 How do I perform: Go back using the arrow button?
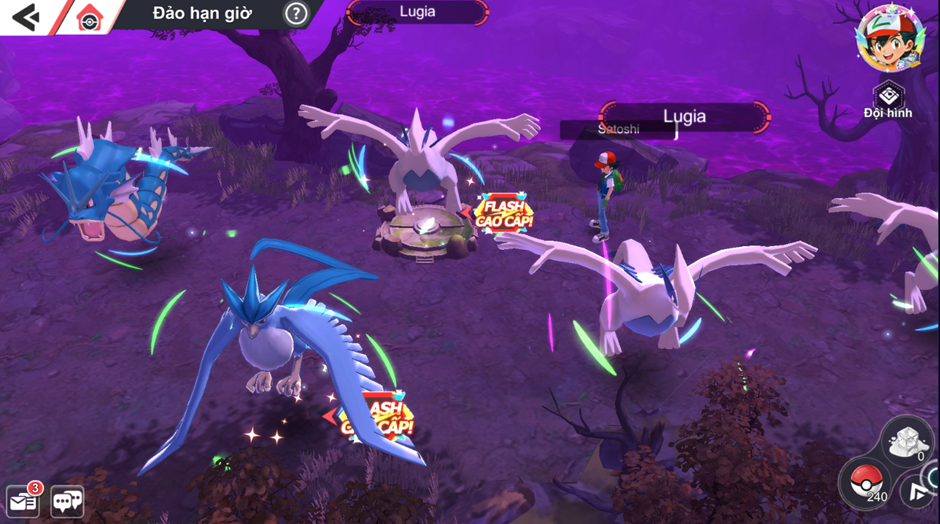pyautogui.click(x=24, y=17)
